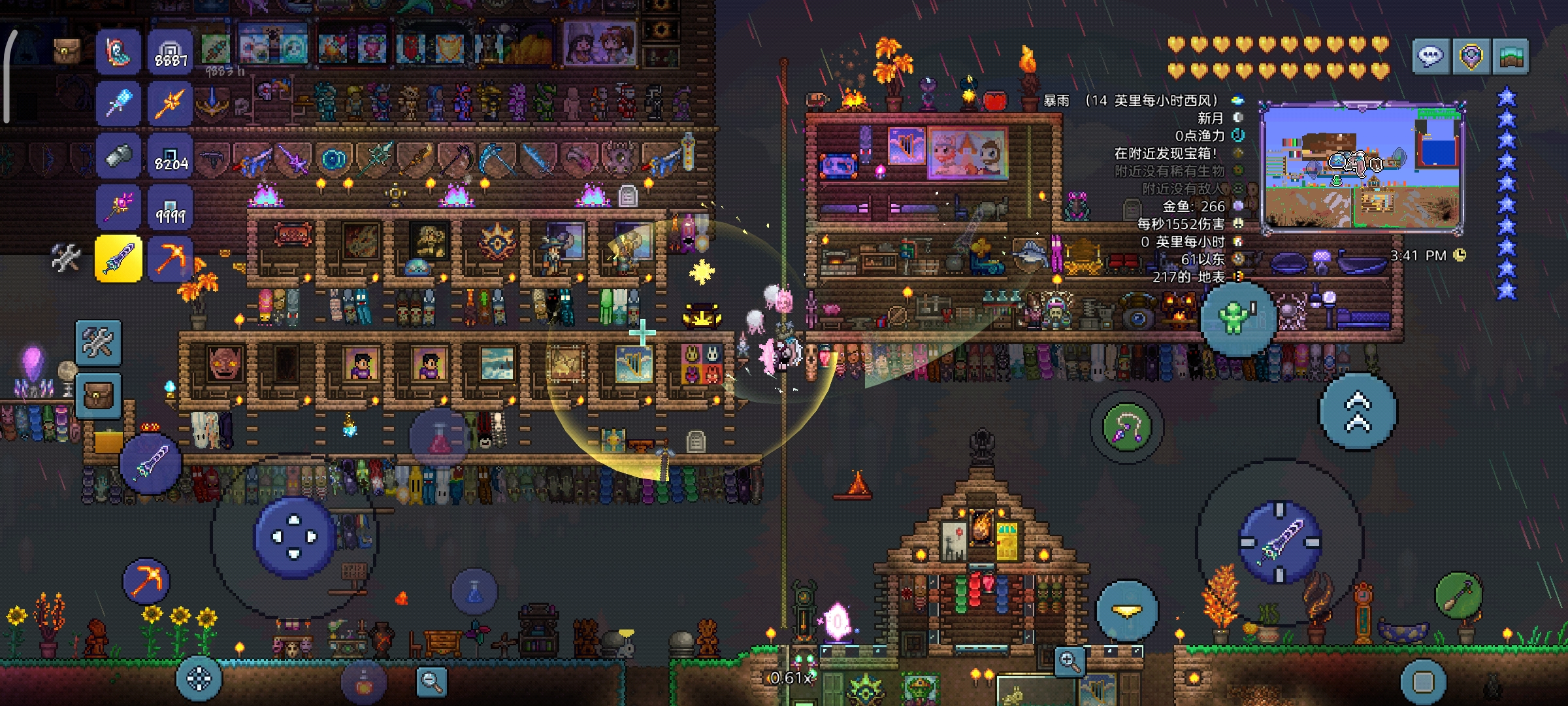
Task: Fire the grappling hook button
Action: pos(1126,428)
